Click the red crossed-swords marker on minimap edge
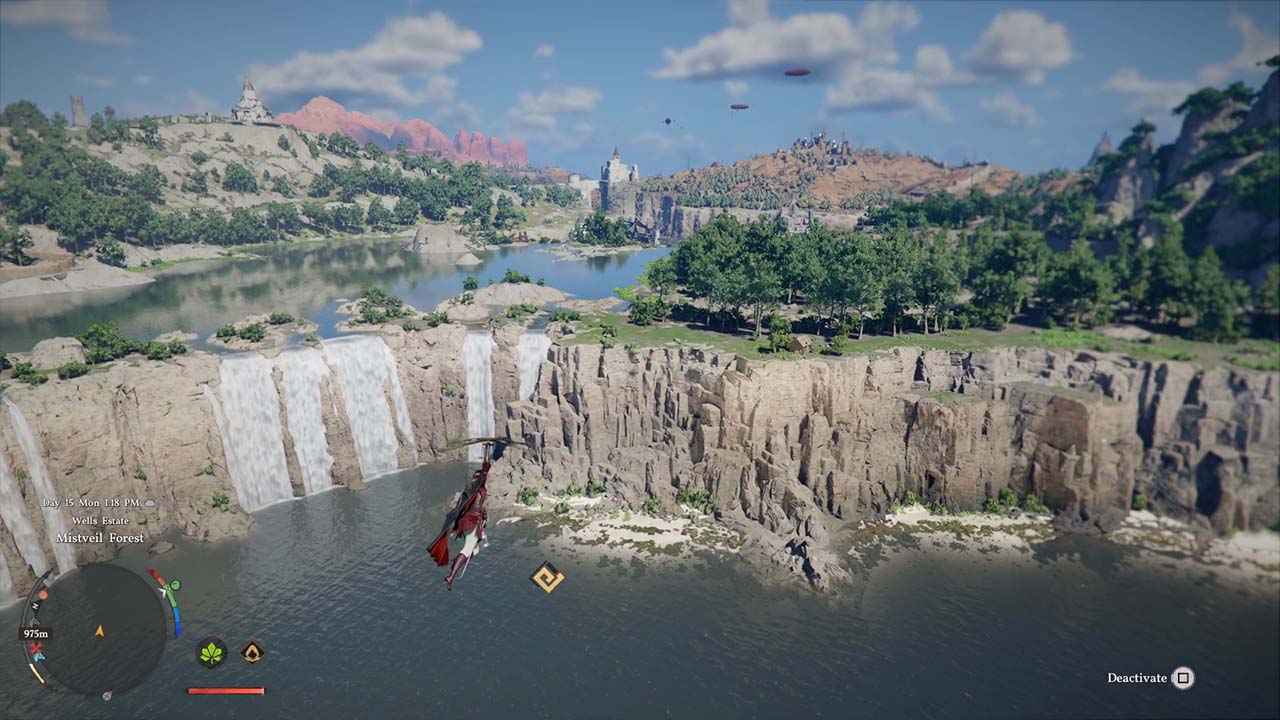Screen dimensions: 1280x720 [37, 649]
